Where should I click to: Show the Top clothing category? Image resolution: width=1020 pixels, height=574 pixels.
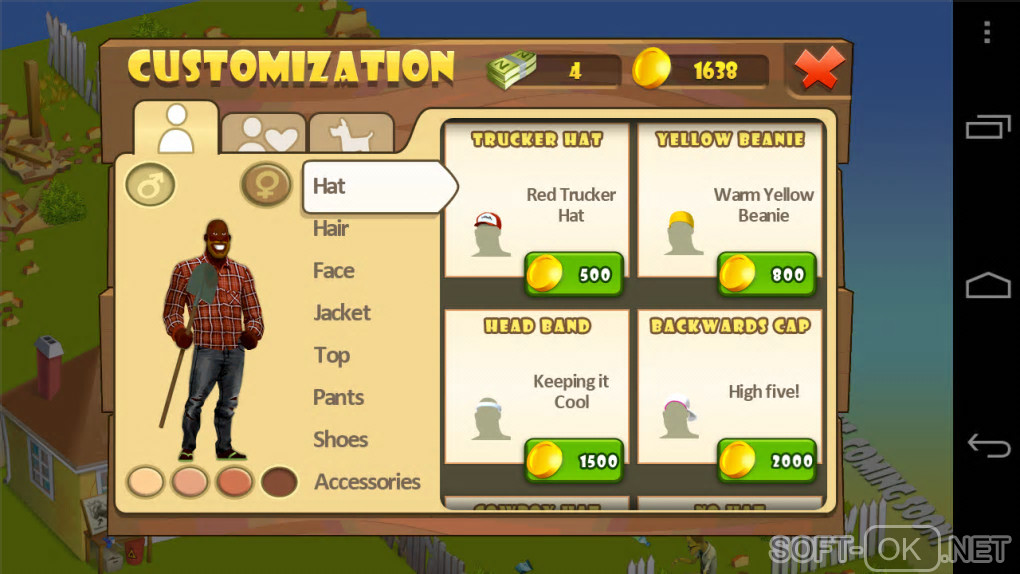(x=331, y=355)
